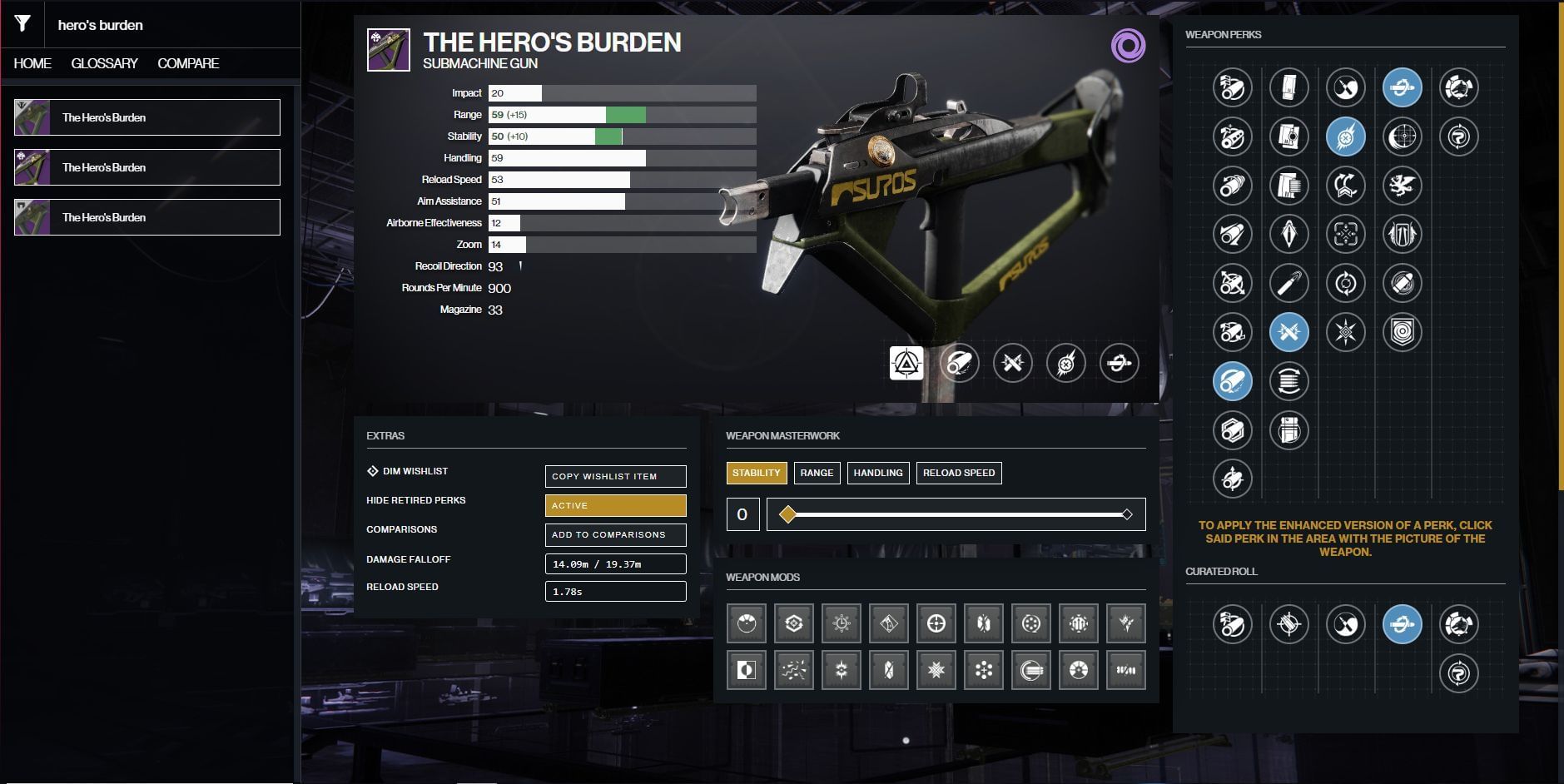This screenshot has height=784, width=1564.
Task: Select the dragon-shaped perk in Weapon Perks
Action: pyautogui.click(x=1404, y=187)
